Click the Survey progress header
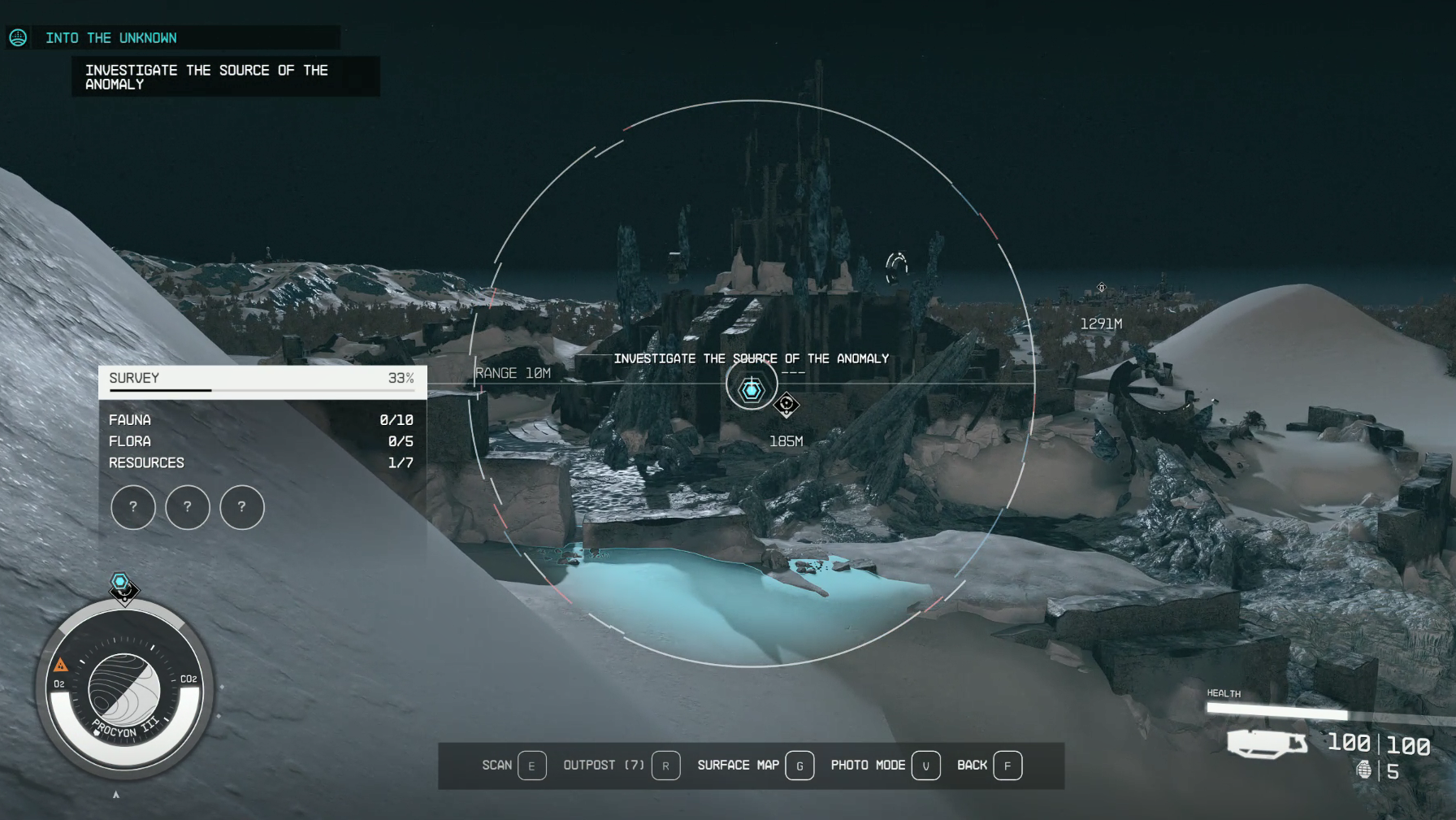 262,380
